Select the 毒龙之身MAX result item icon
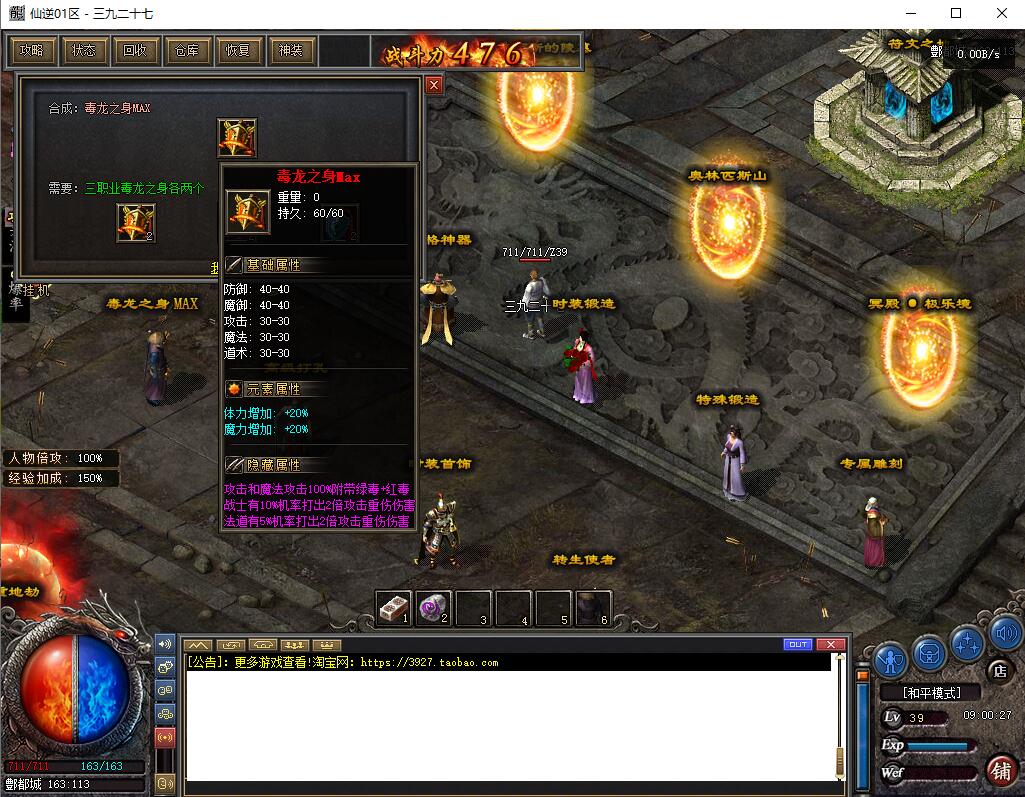The image size is (1025, 797). coord(237,138)
